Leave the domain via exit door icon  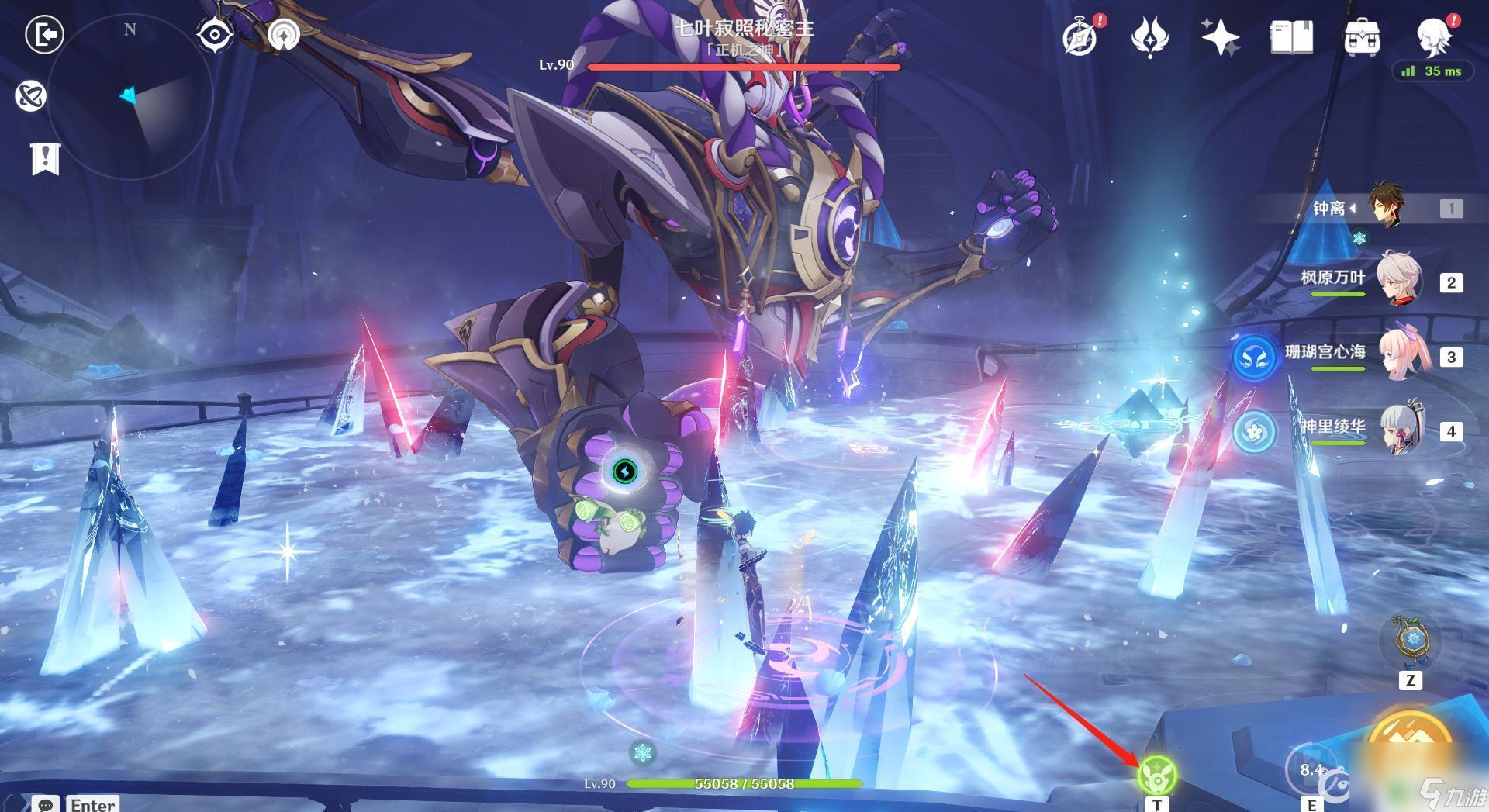pyautogui.click(x=44, y=35)
